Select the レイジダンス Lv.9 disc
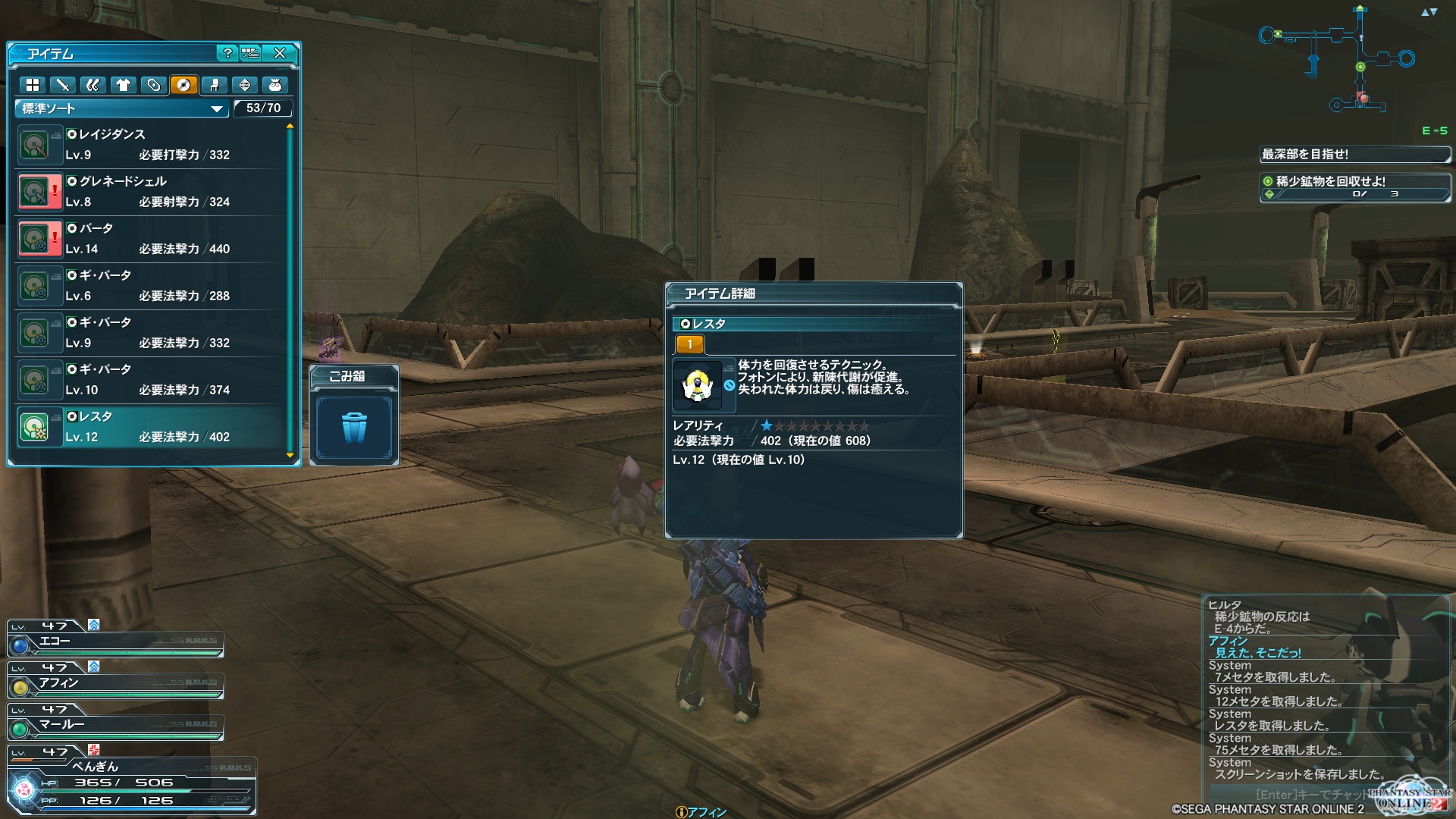1456x819 pixels. (x=152, y=145)
